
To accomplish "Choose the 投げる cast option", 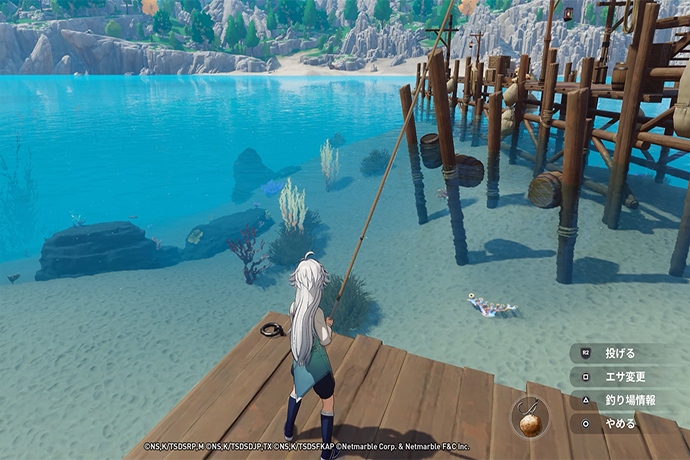I will [620, 353].
